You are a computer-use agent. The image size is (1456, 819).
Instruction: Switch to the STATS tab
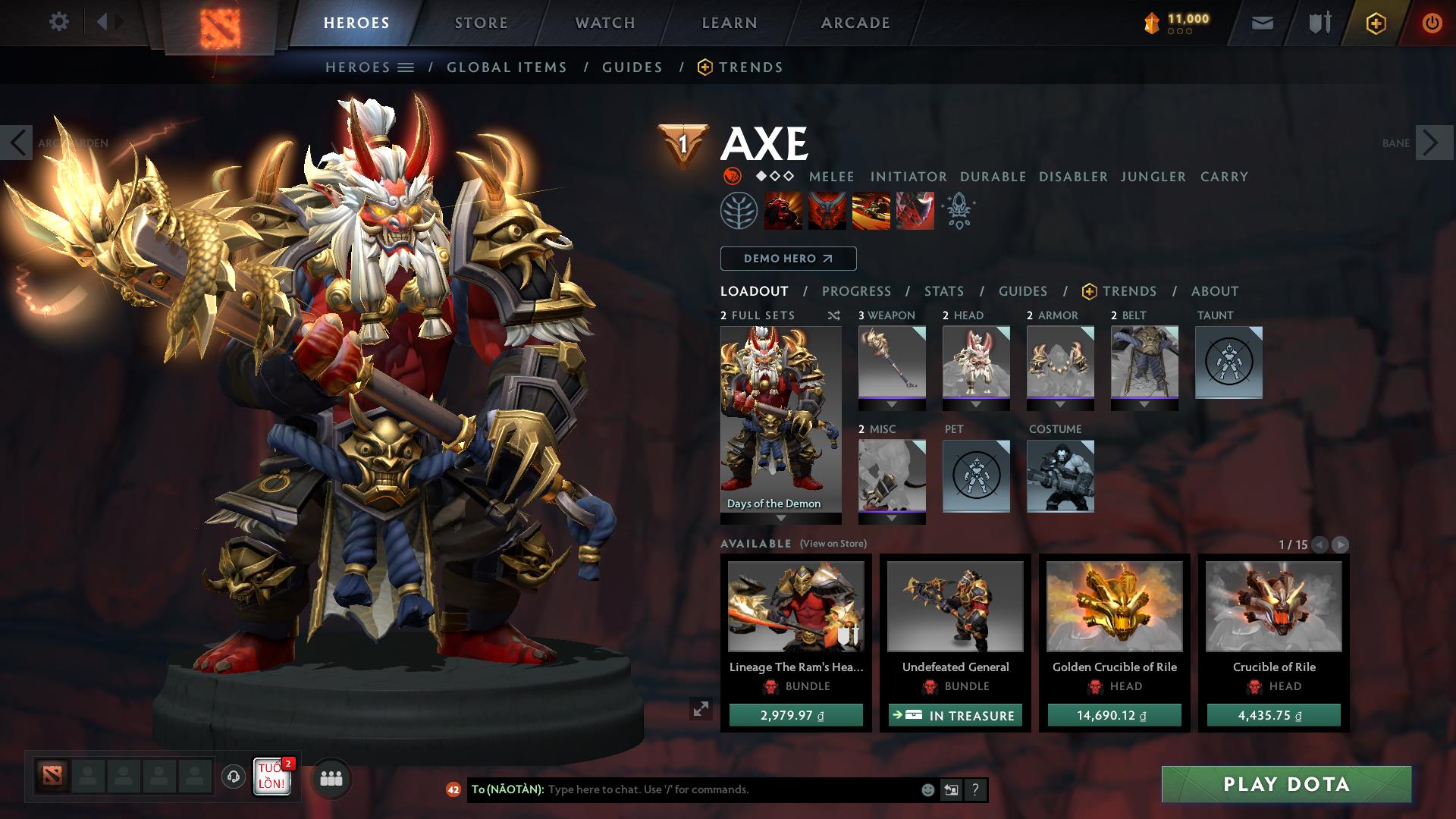point(943,290)
